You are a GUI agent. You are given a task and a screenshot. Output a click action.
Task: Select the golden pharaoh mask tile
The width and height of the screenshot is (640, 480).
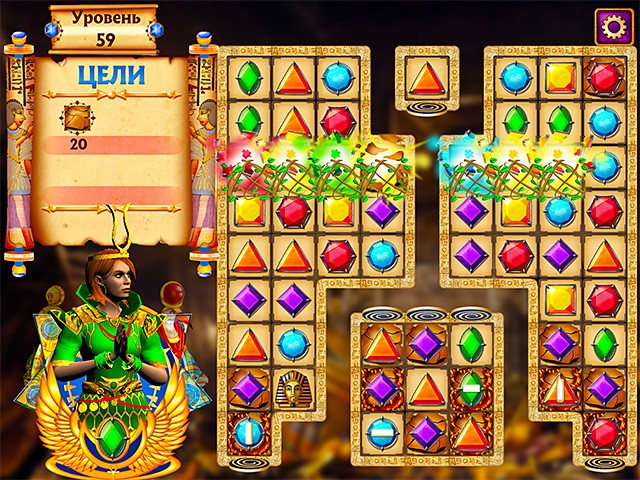tap(293, 388)
